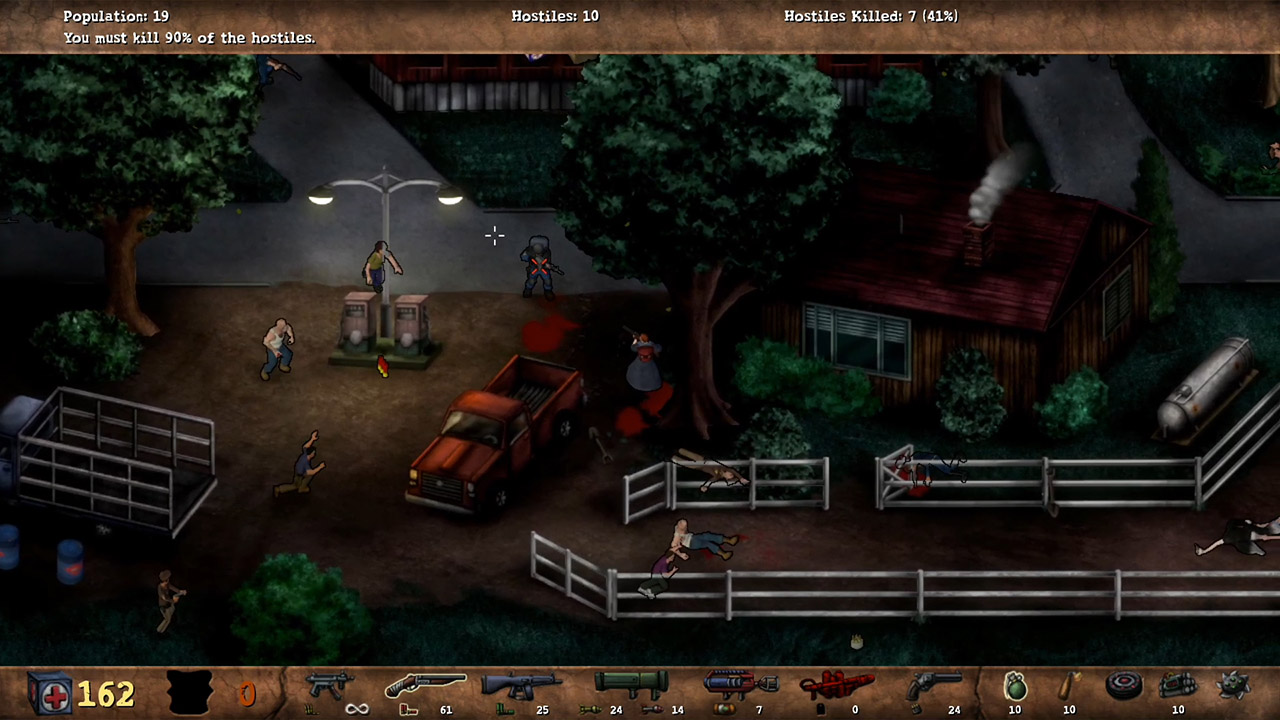Click the body armor silhouette indicator
The height and width of the screenshot is (720, 1280).
pos(188,690)
